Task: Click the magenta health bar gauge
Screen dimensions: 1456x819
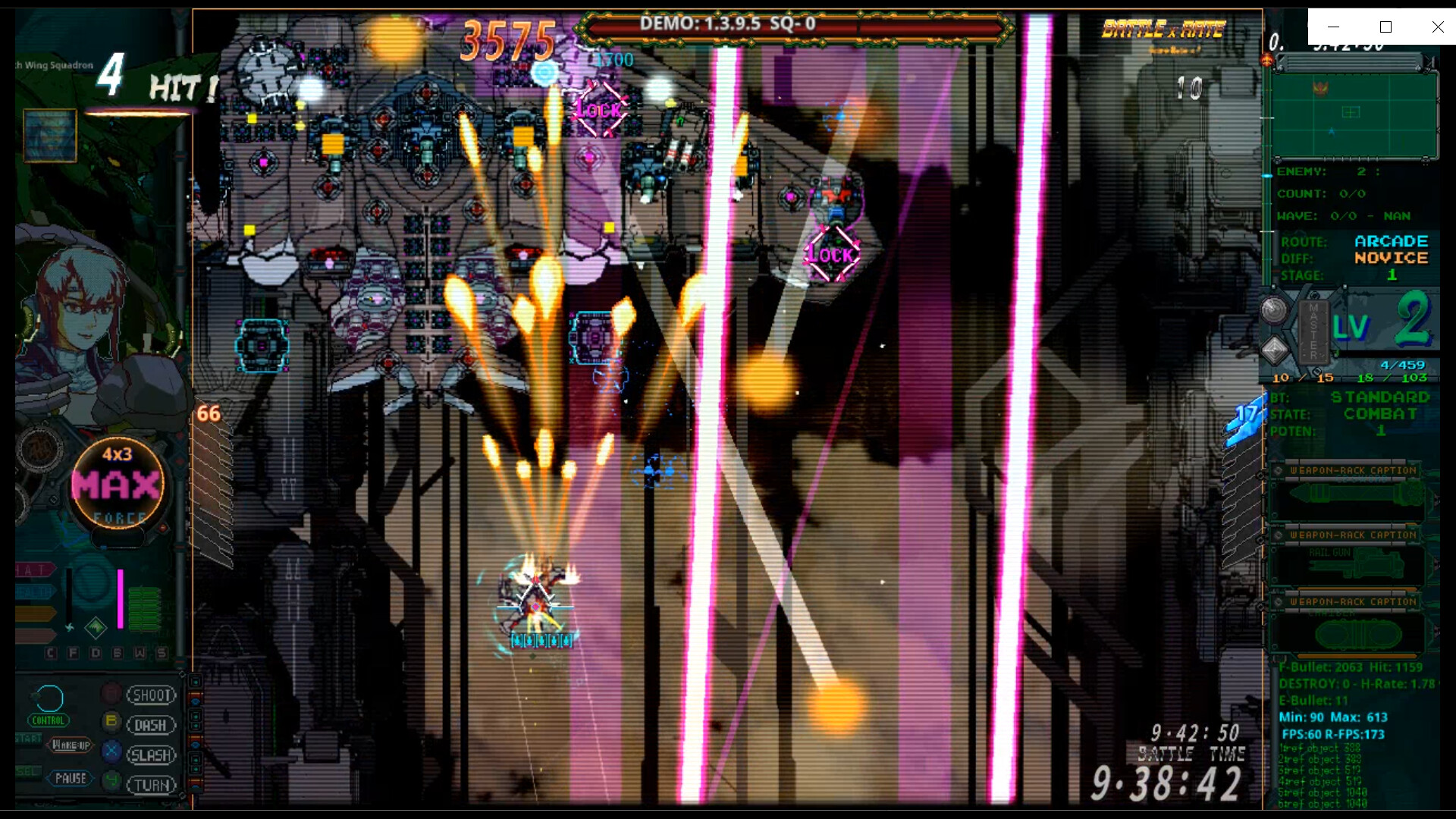Action: (121, 599)
